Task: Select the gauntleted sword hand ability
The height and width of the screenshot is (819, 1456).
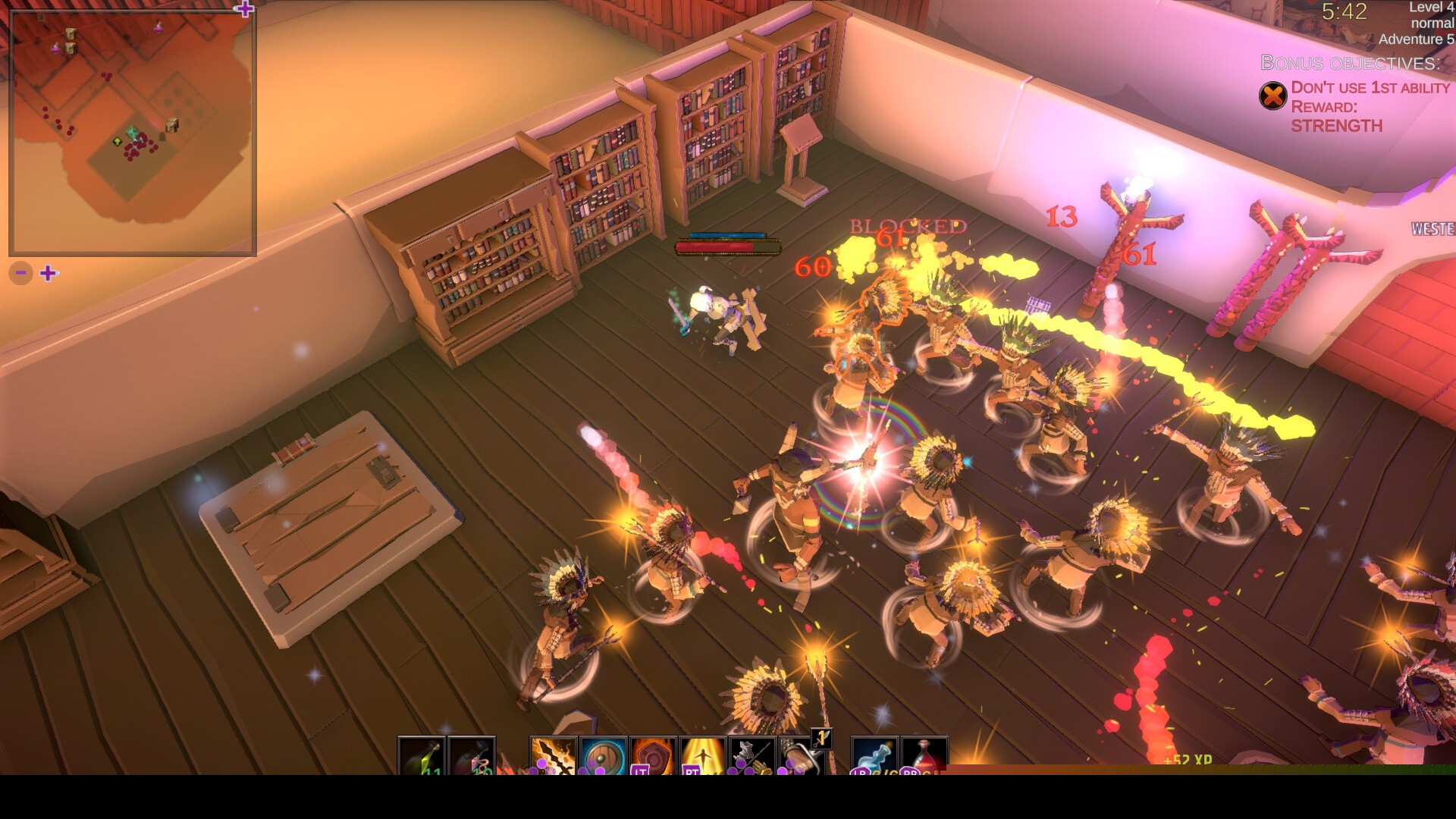Action: [802, 756]
